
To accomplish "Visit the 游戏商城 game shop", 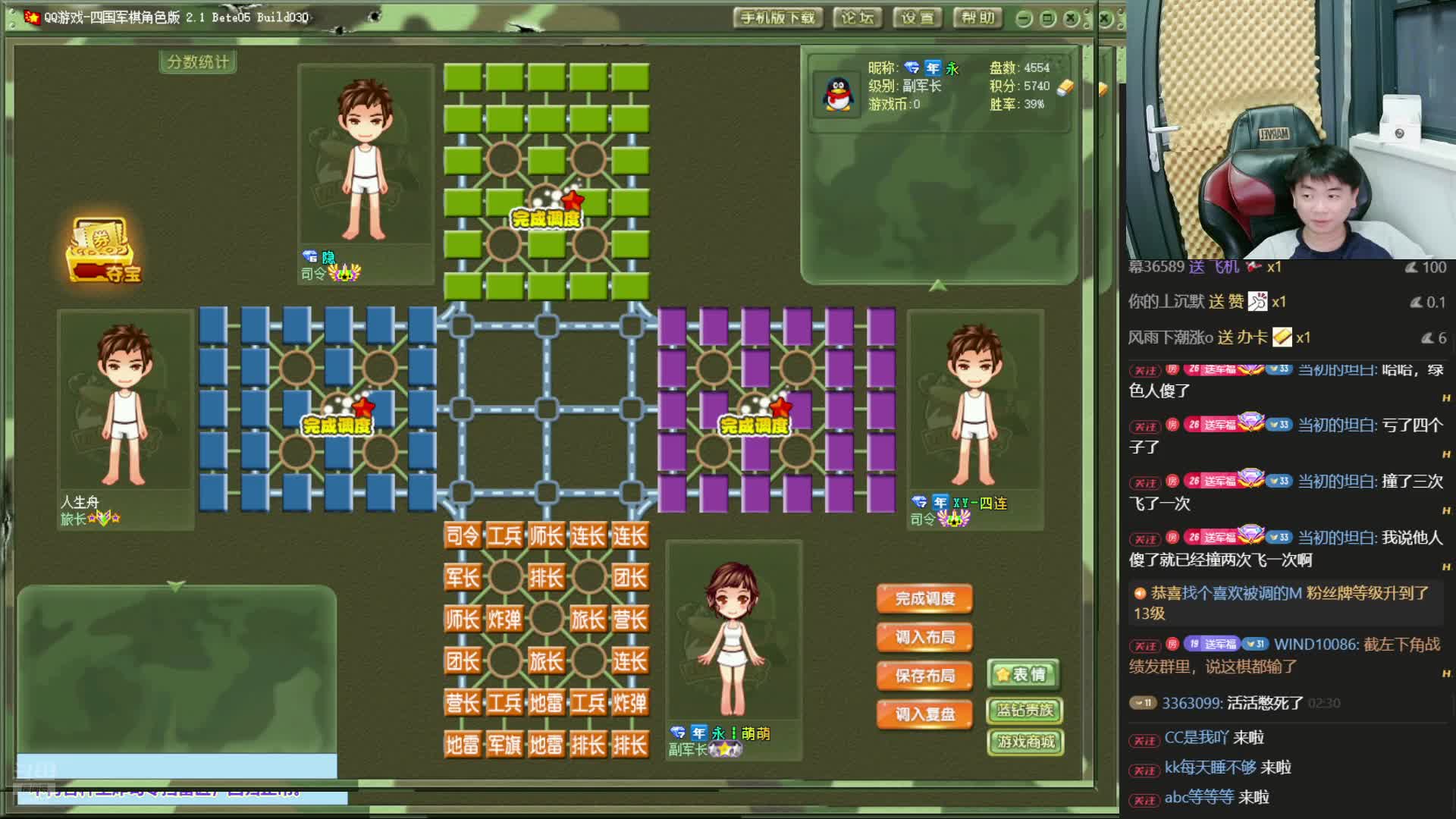I will point(1025,742).
